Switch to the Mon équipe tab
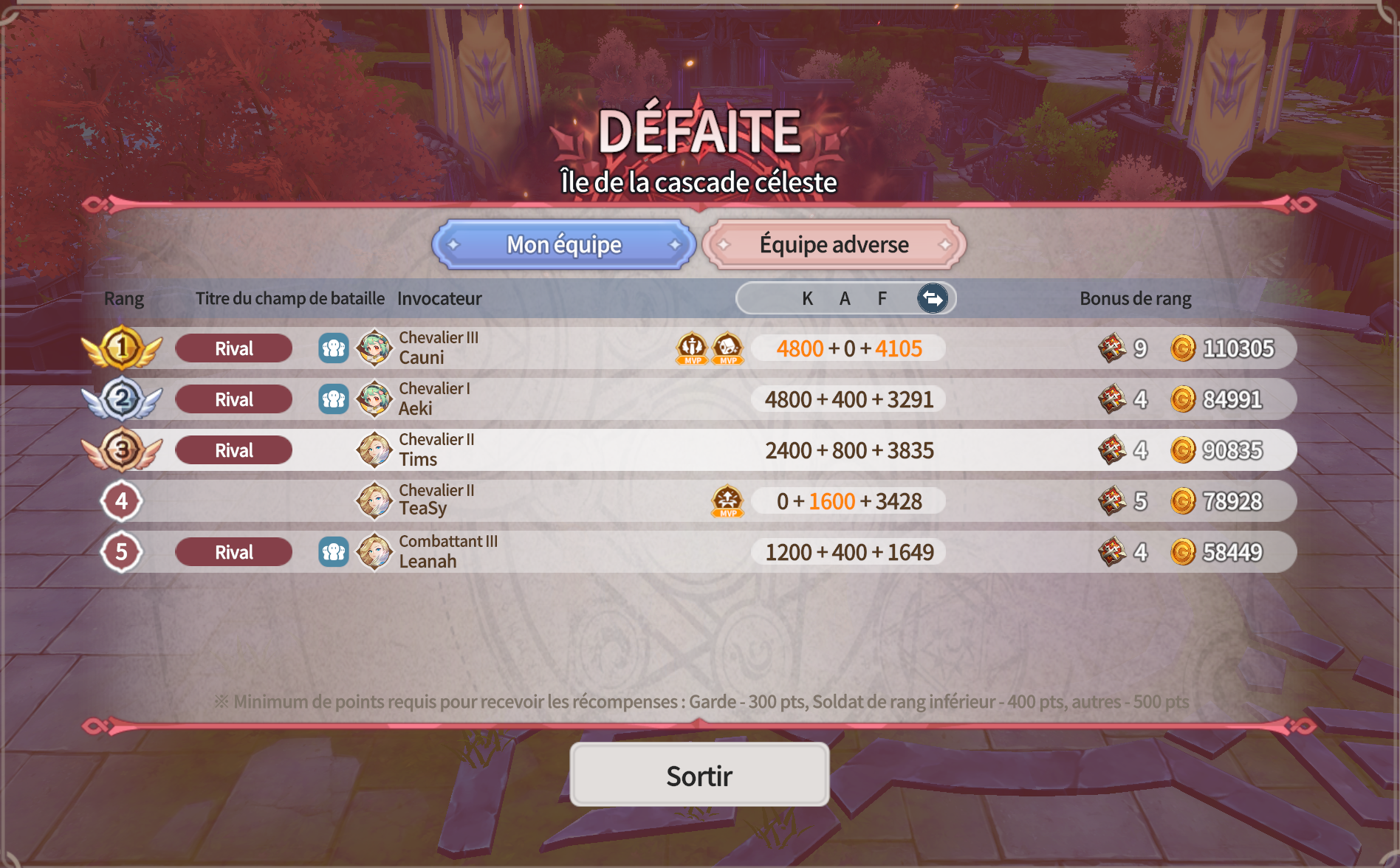 pyautogui.click(x=564, y=244)
